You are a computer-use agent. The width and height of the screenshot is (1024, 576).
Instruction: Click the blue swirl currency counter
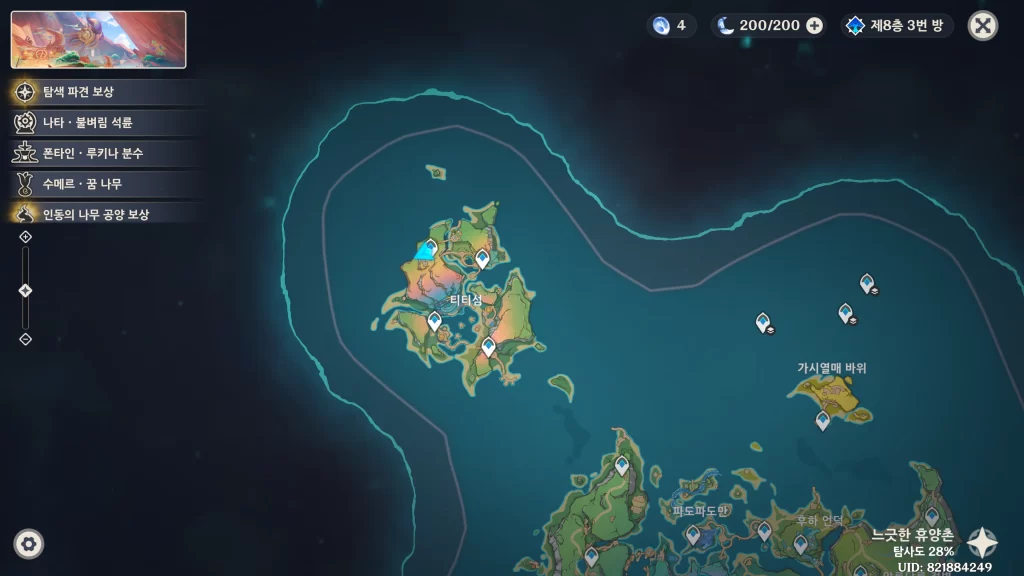point(670,26)
